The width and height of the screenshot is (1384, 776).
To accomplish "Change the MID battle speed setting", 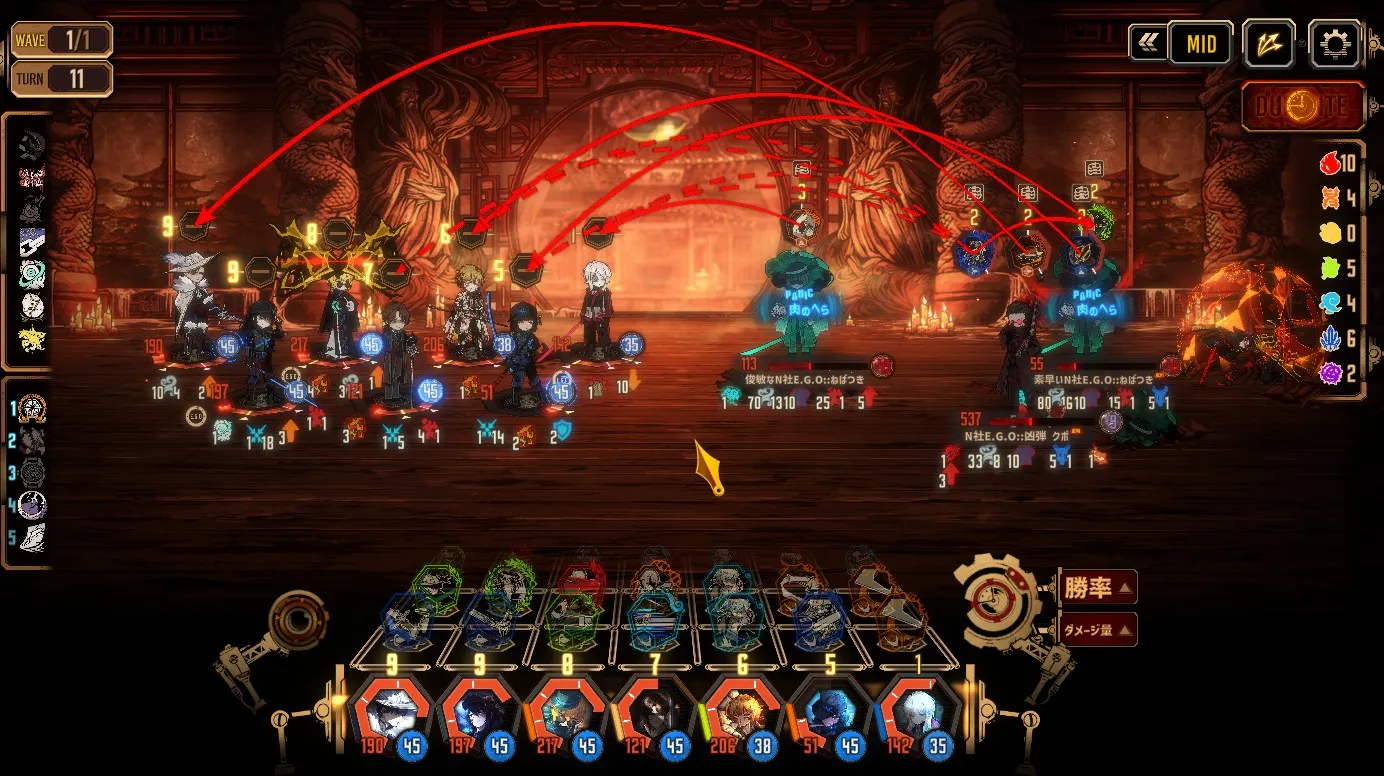I will (x=1200, y=44).
